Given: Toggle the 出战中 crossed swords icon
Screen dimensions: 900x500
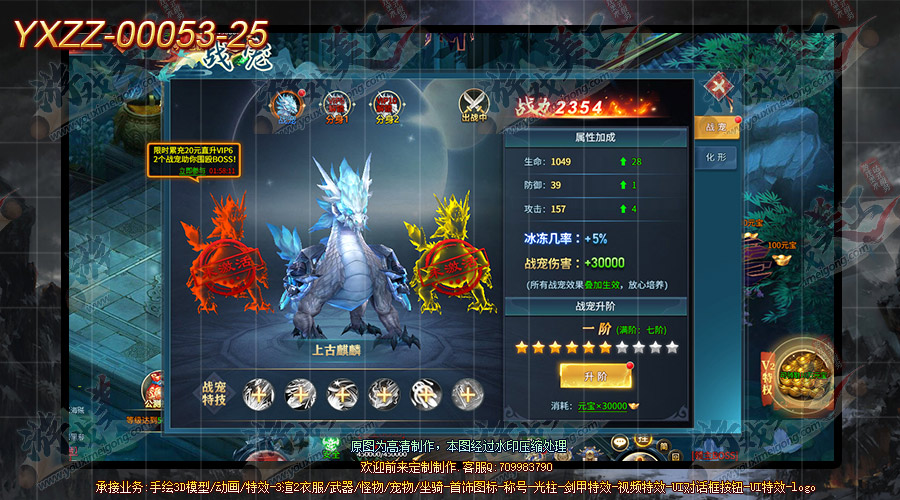Looking at the screenshot, I should click(474, 105).
